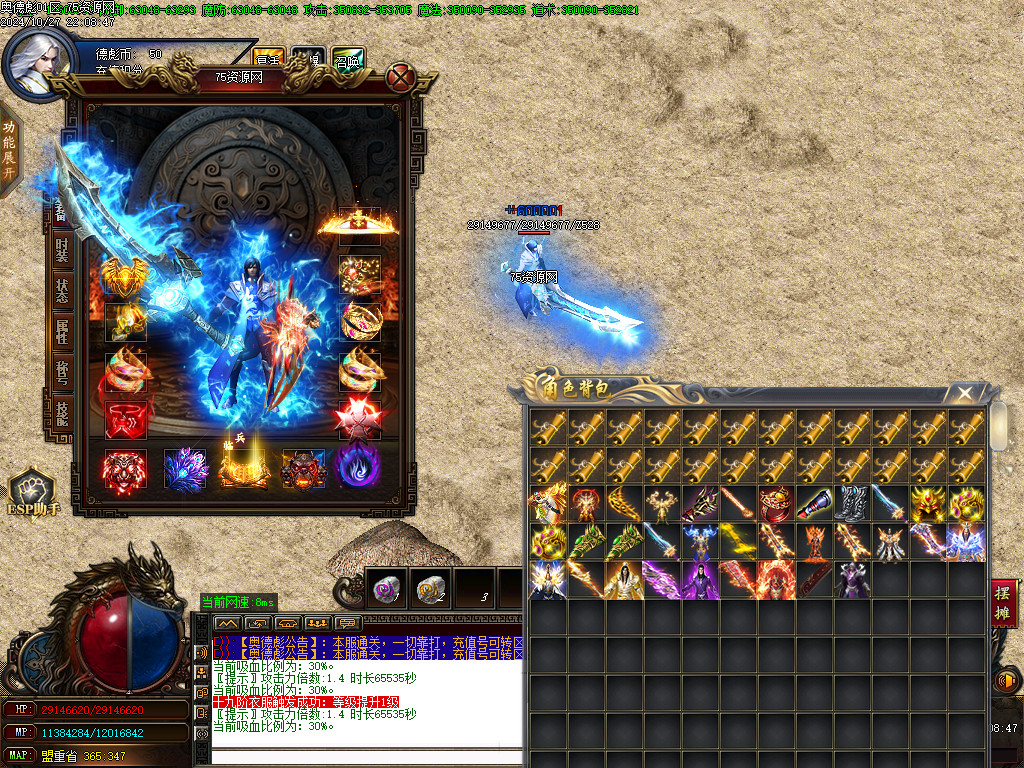
Task: Click the chat text input field
Action: (366, 756)
